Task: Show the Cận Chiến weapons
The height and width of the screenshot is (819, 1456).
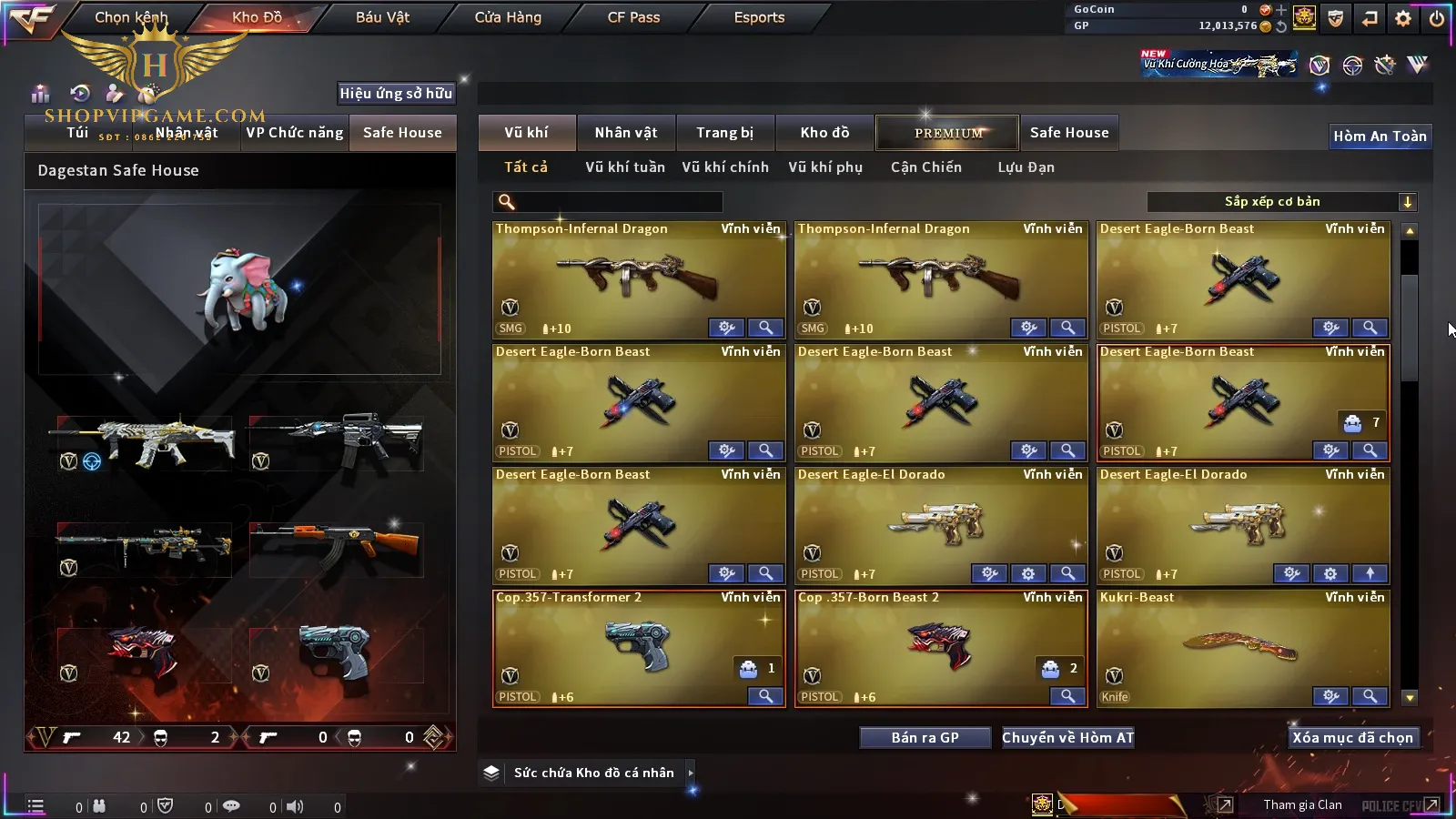Action: [925, 167]
